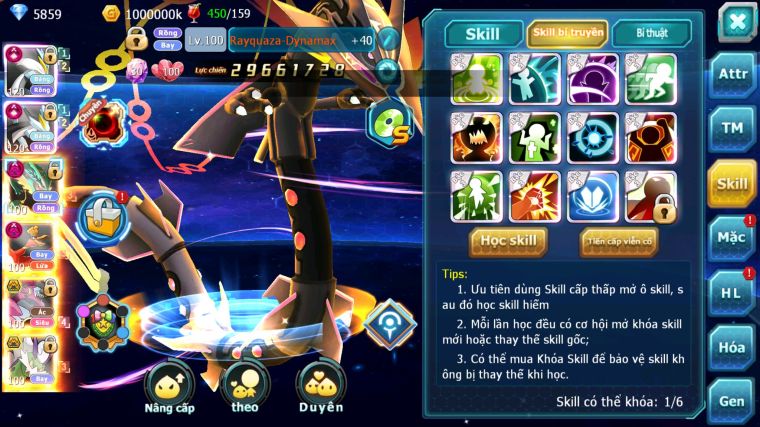Screen dimensions: 760x427
Task: Open the Duyên menu button
Action: 320,386
